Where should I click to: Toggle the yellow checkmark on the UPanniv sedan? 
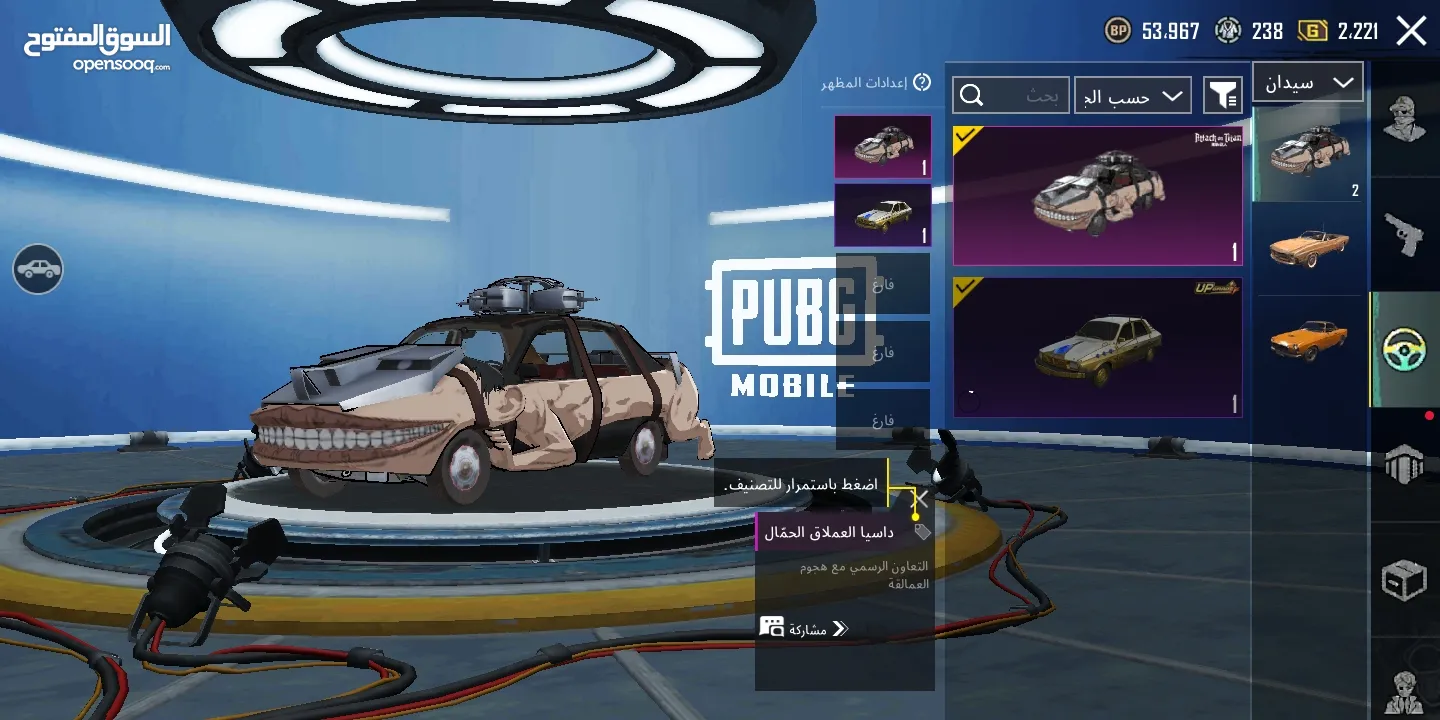[966, 290]
